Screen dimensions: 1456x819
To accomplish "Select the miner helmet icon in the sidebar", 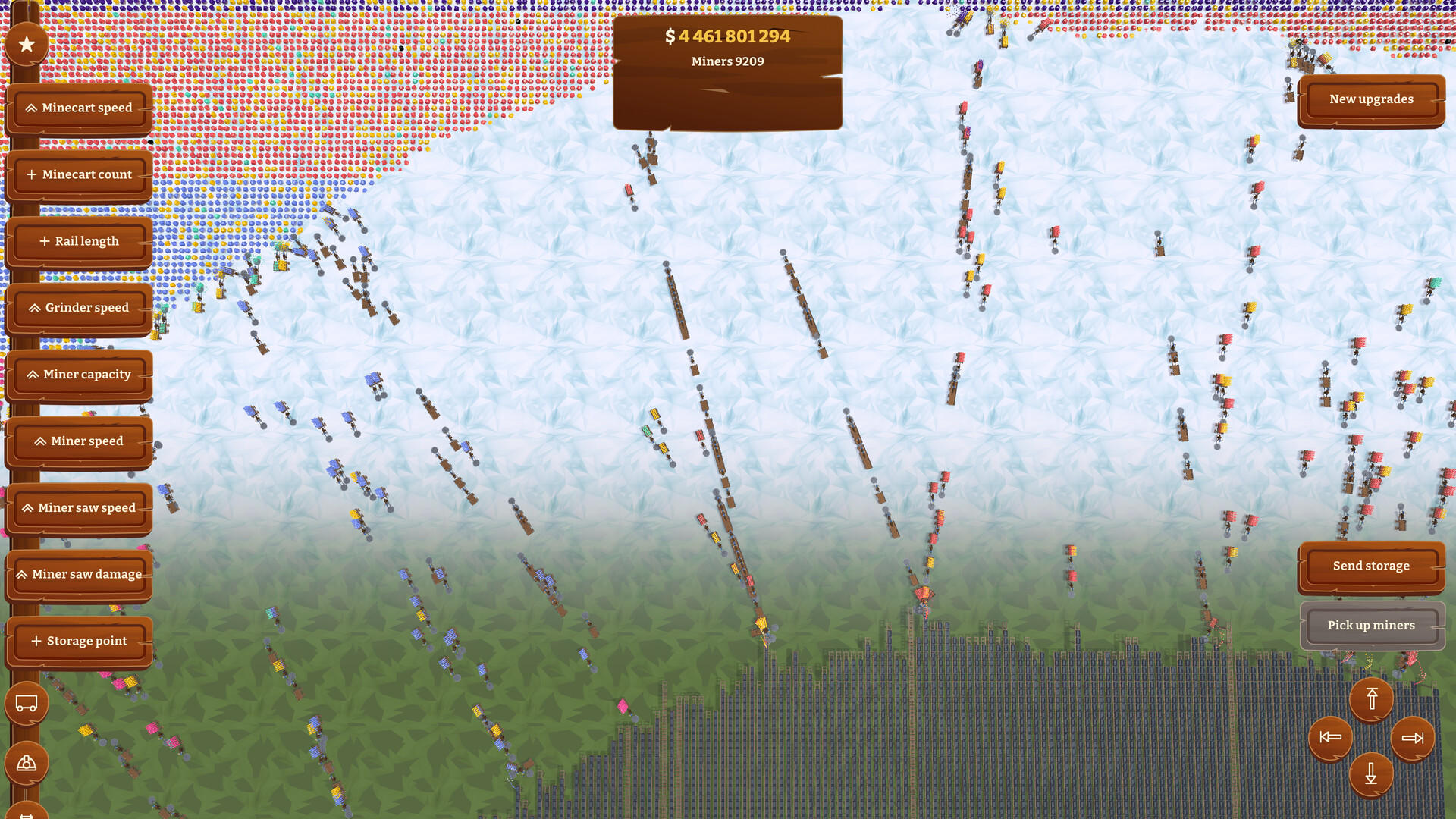I will point(27,762).
